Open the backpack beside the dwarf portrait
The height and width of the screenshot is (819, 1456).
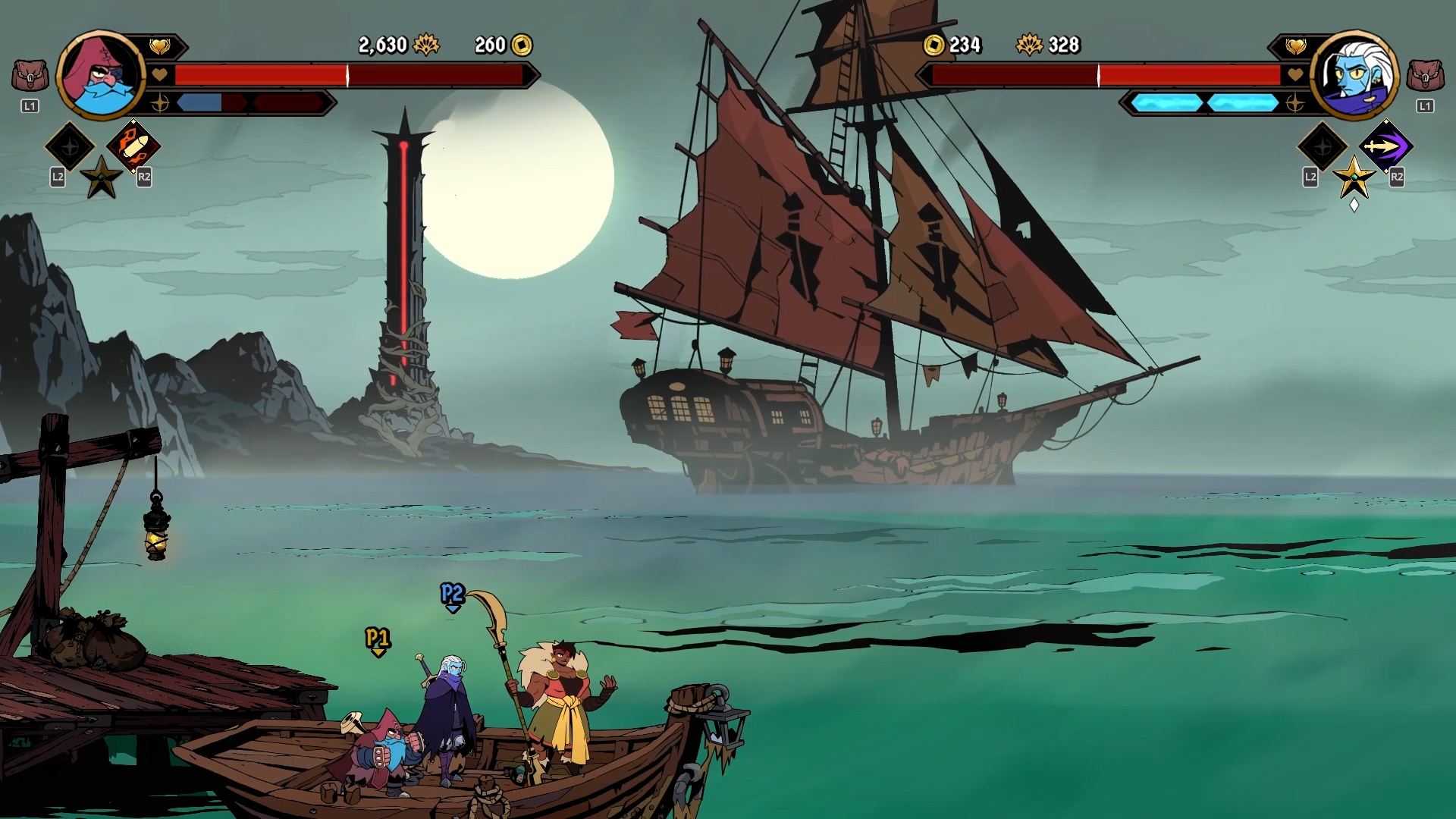30,76
